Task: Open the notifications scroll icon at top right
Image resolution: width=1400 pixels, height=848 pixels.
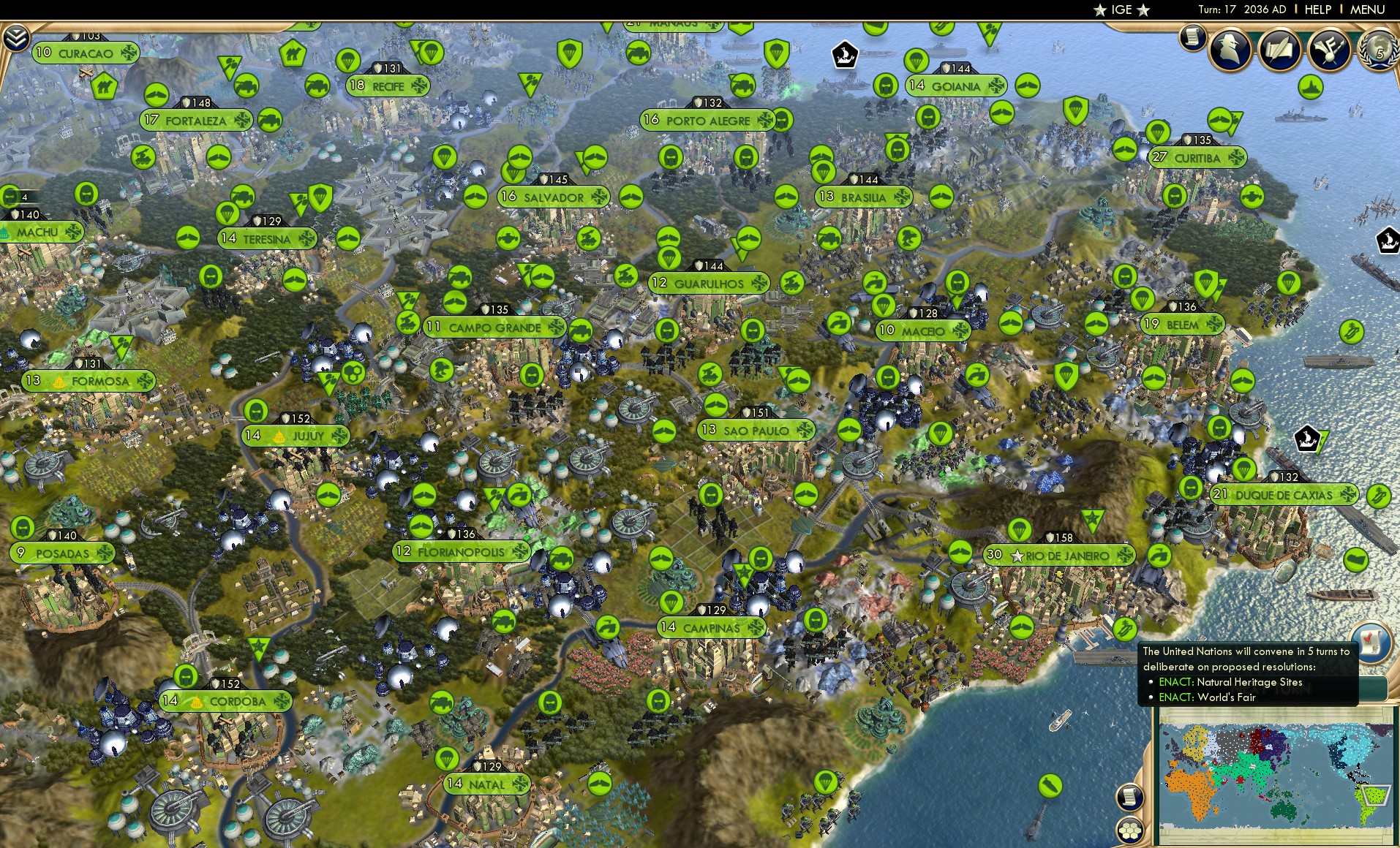Action: pos(1192,38)
